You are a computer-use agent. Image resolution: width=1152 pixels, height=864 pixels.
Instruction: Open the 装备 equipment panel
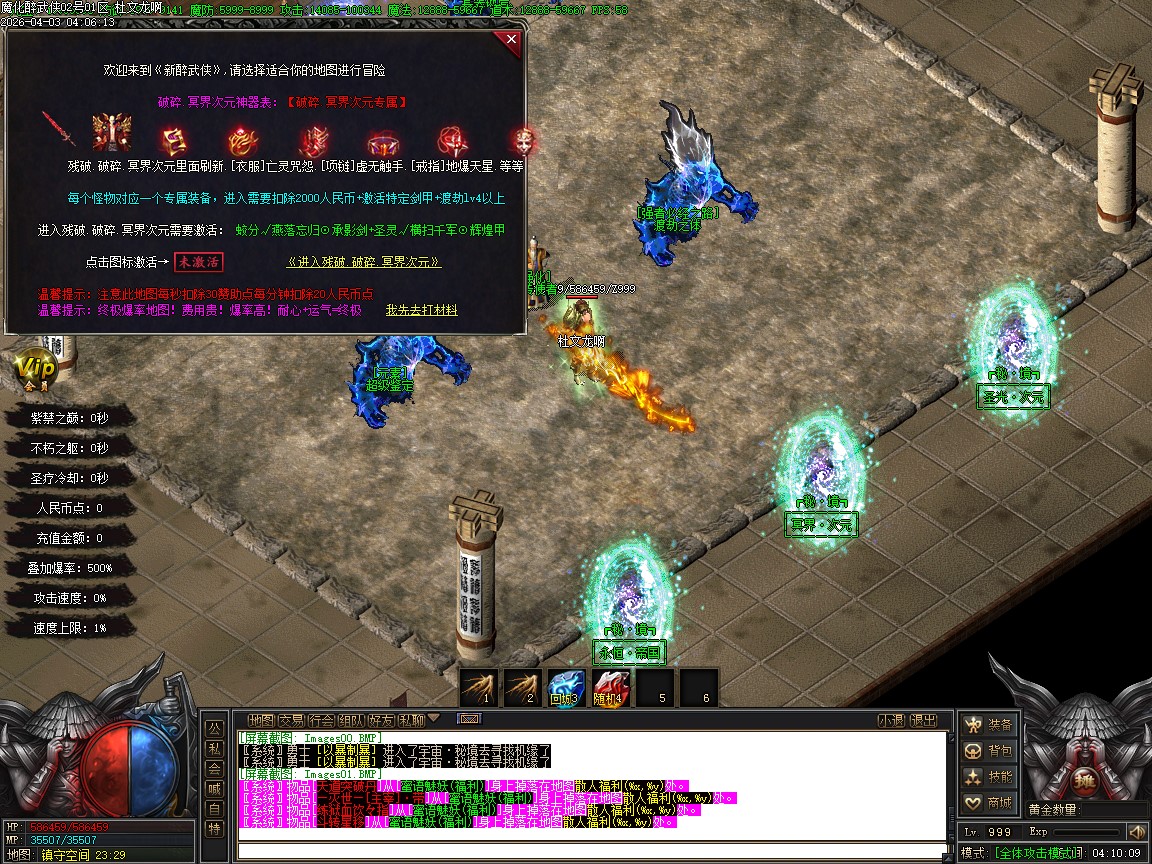988,724
